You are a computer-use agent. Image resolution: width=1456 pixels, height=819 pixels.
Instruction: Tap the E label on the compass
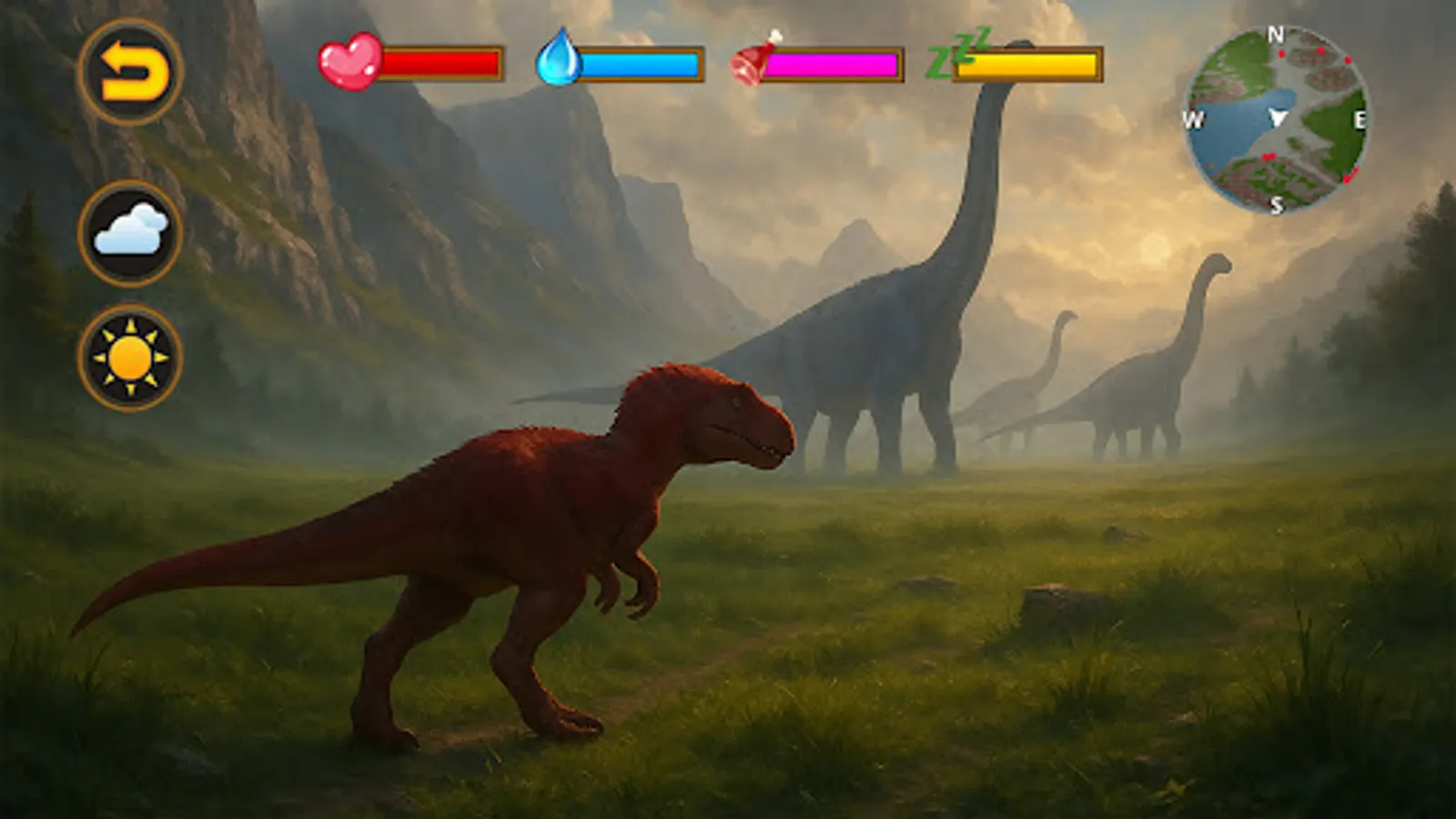(x=1360, y=118)
